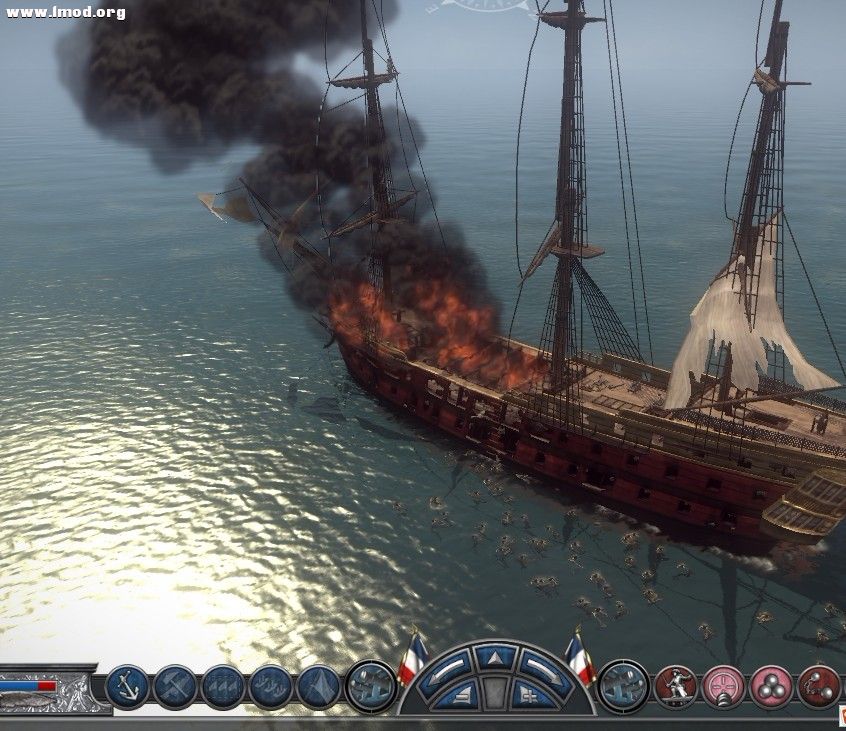
Task: Choose the row-of-sails formation button
Action: 222,687
